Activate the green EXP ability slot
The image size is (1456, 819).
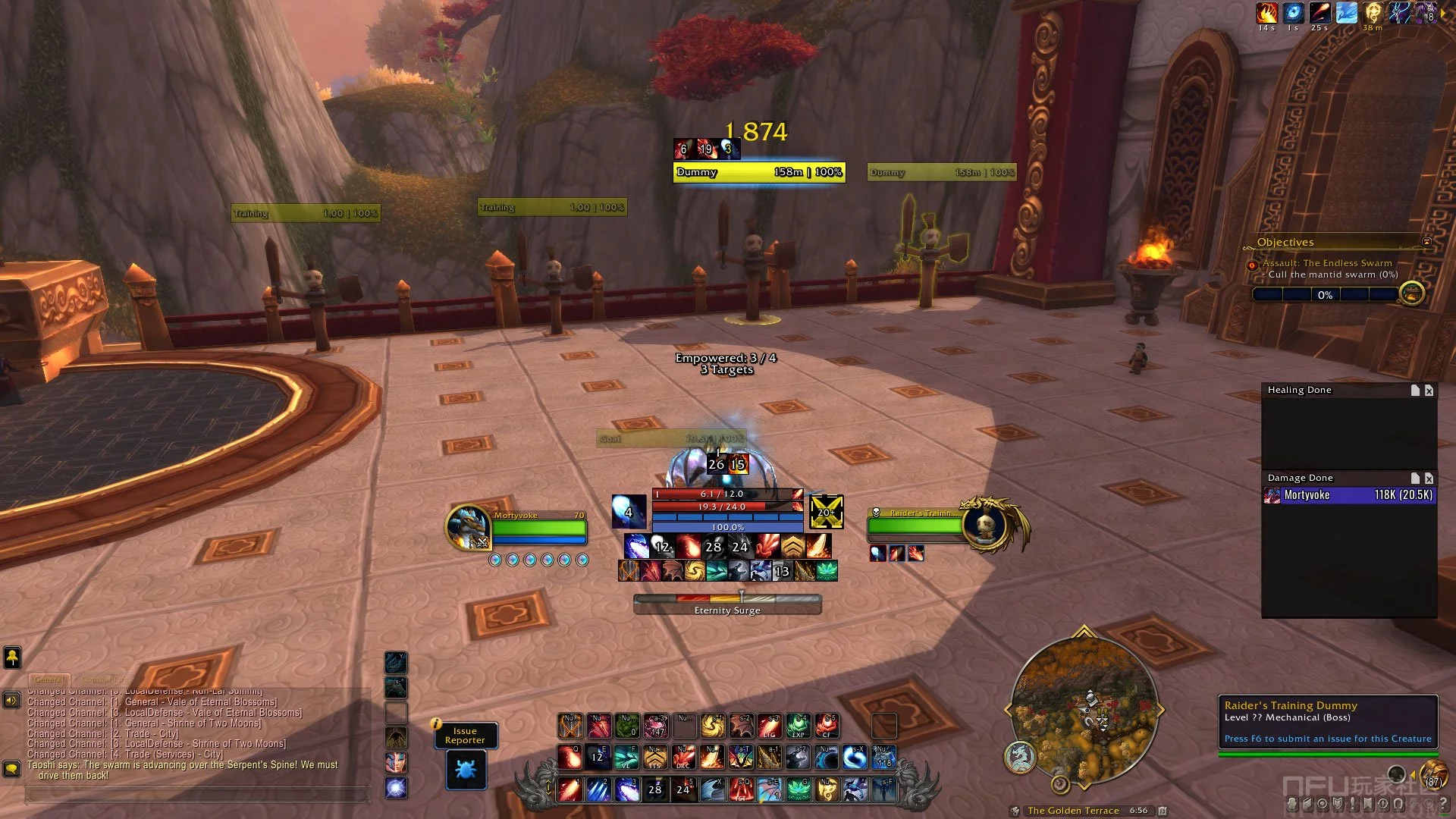[x=798, y=726]
